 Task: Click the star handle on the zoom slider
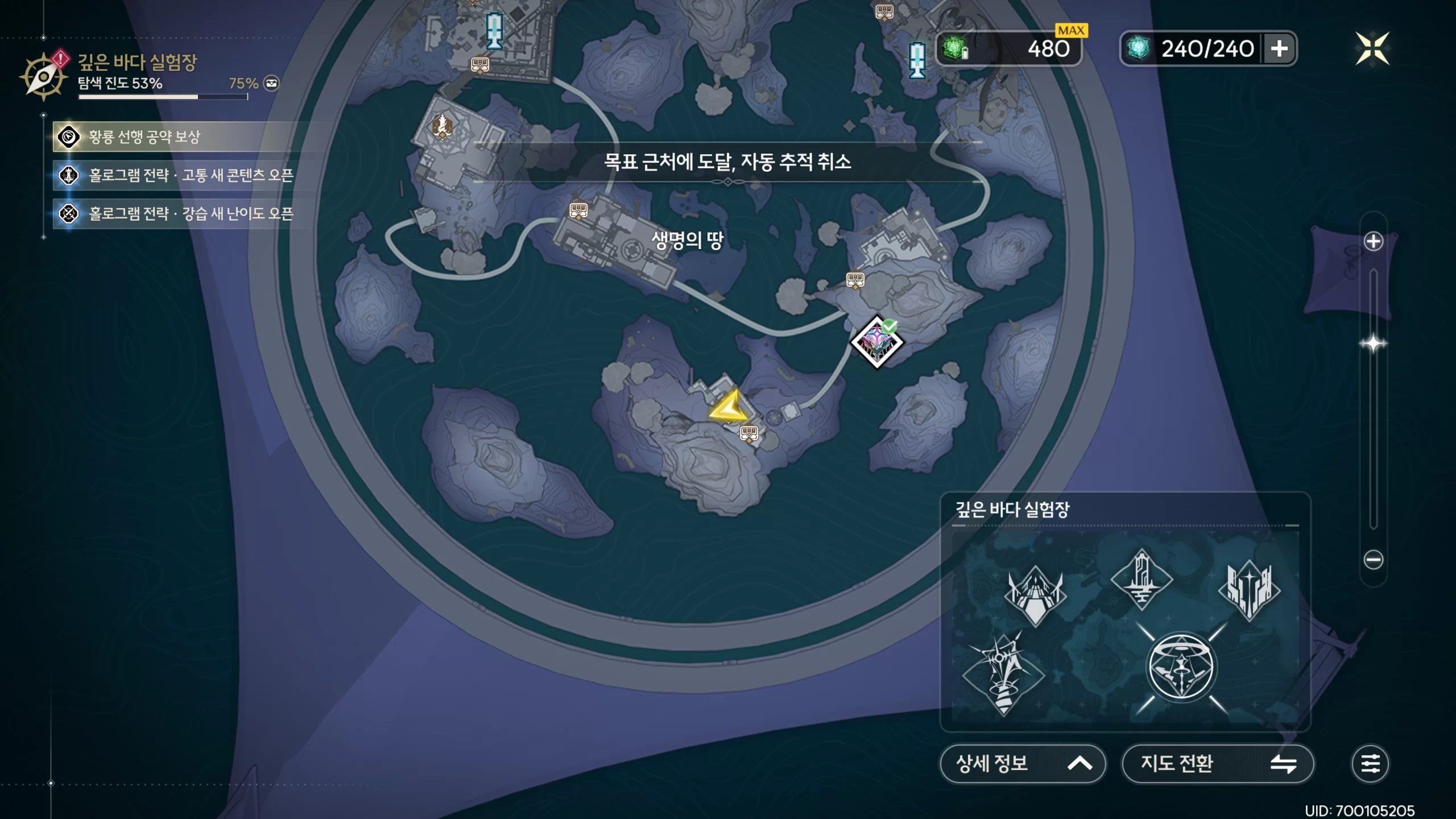point(1373,344)
